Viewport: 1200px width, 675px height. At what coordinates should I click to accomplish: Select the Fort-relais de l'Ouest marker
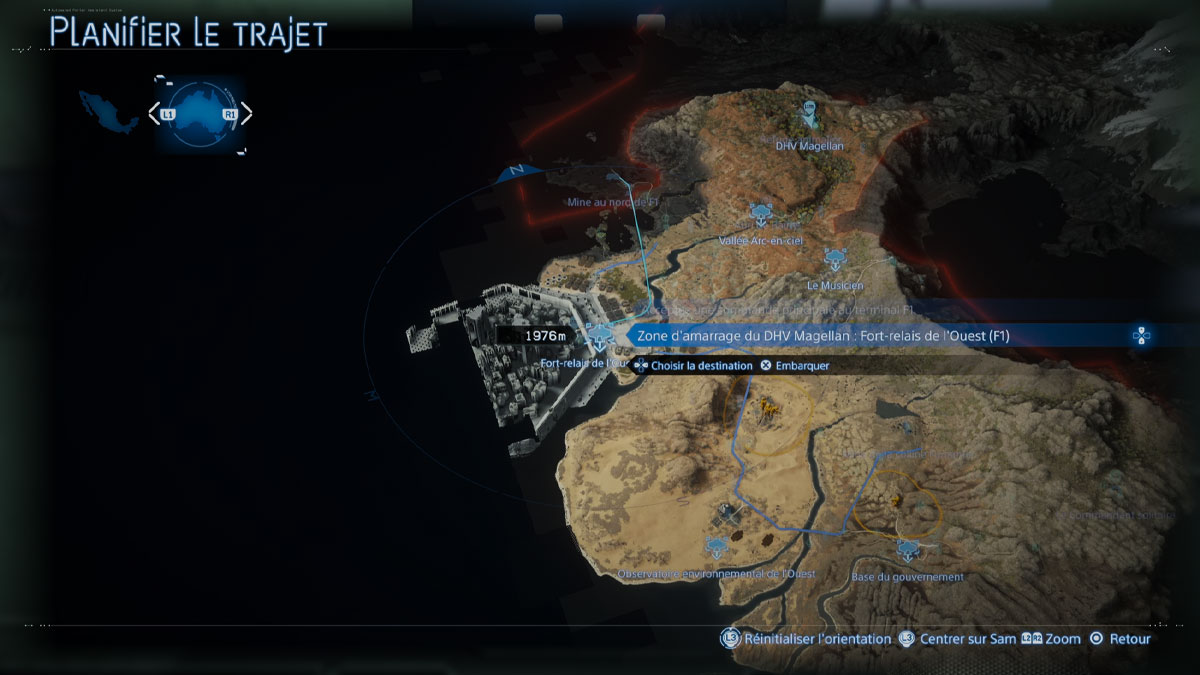coord(600,336)
